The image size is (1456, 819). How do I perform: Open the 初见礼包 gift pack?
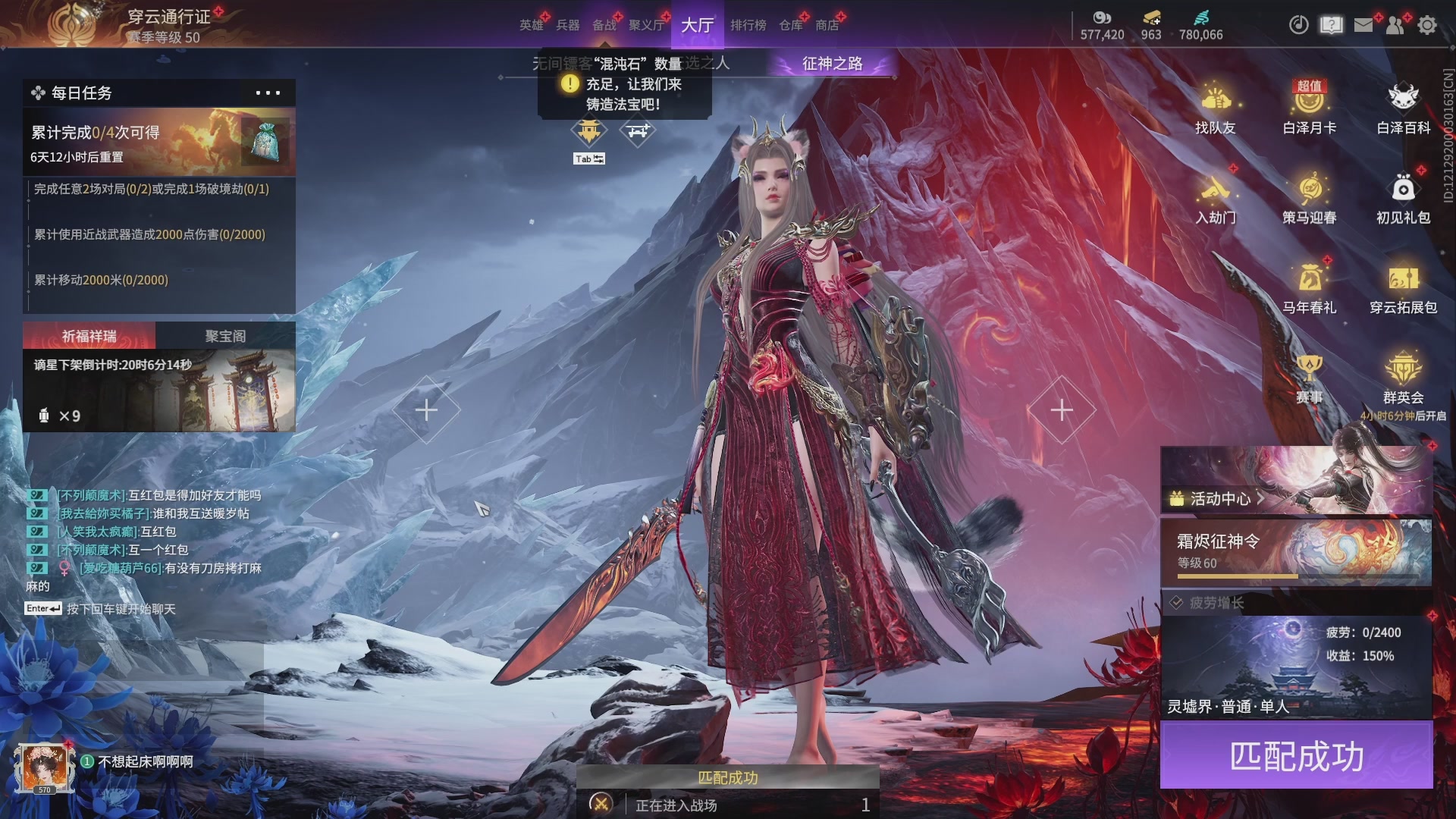[x=1403, y=198]
